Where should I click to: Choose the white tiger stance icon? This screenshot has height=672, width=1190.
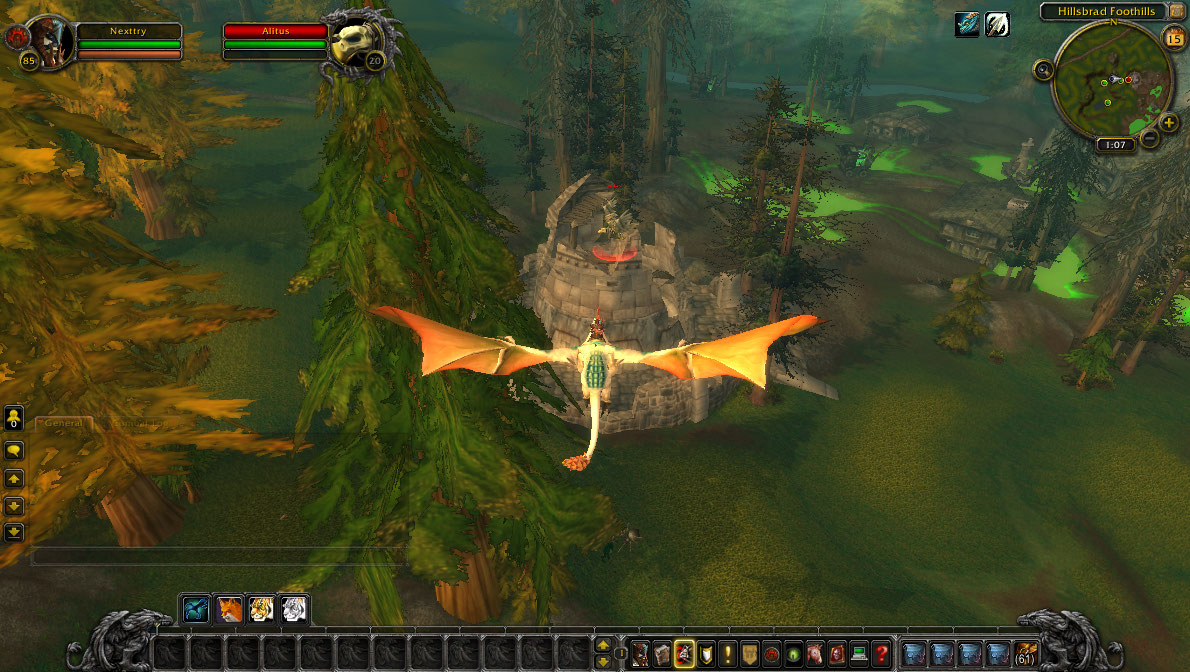293,609
